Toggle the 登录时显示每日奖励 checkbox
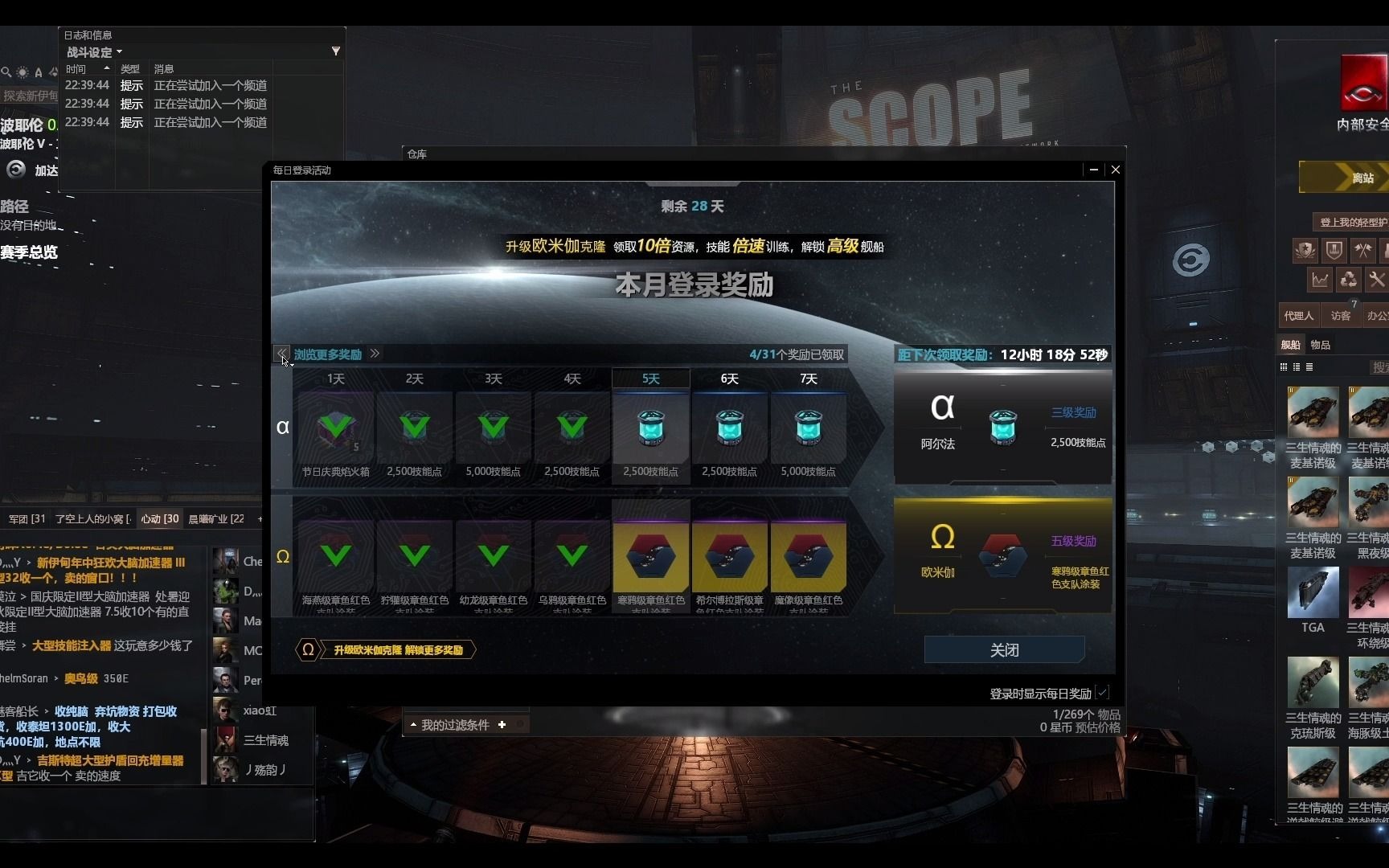1389x868 pixels. pos(1101,692)
